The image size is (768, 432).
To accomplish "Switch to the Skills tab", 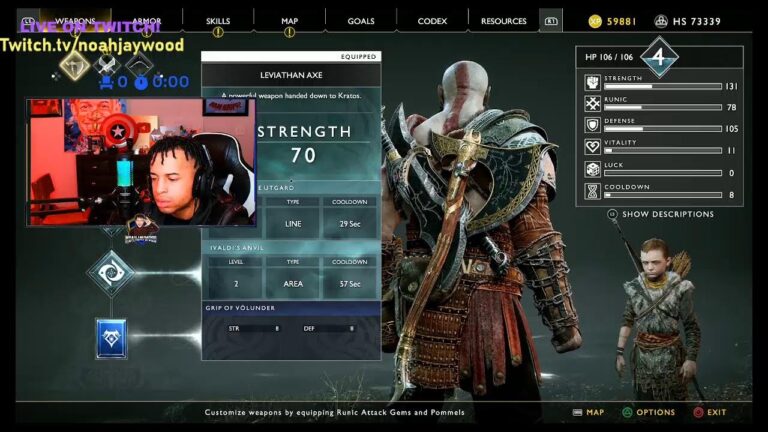I will click(218, 21).
